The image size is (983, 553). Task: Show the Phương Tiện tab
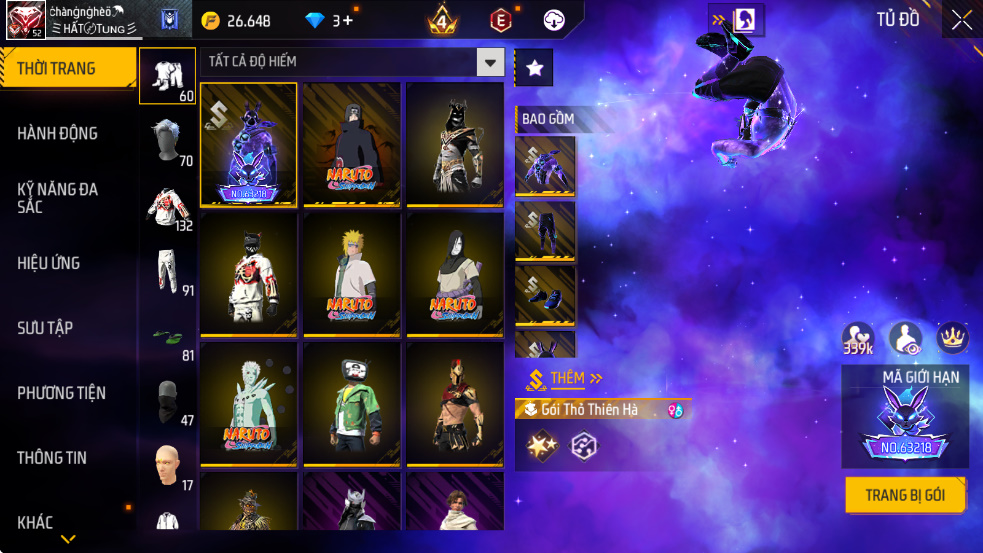tap(61, 393)
